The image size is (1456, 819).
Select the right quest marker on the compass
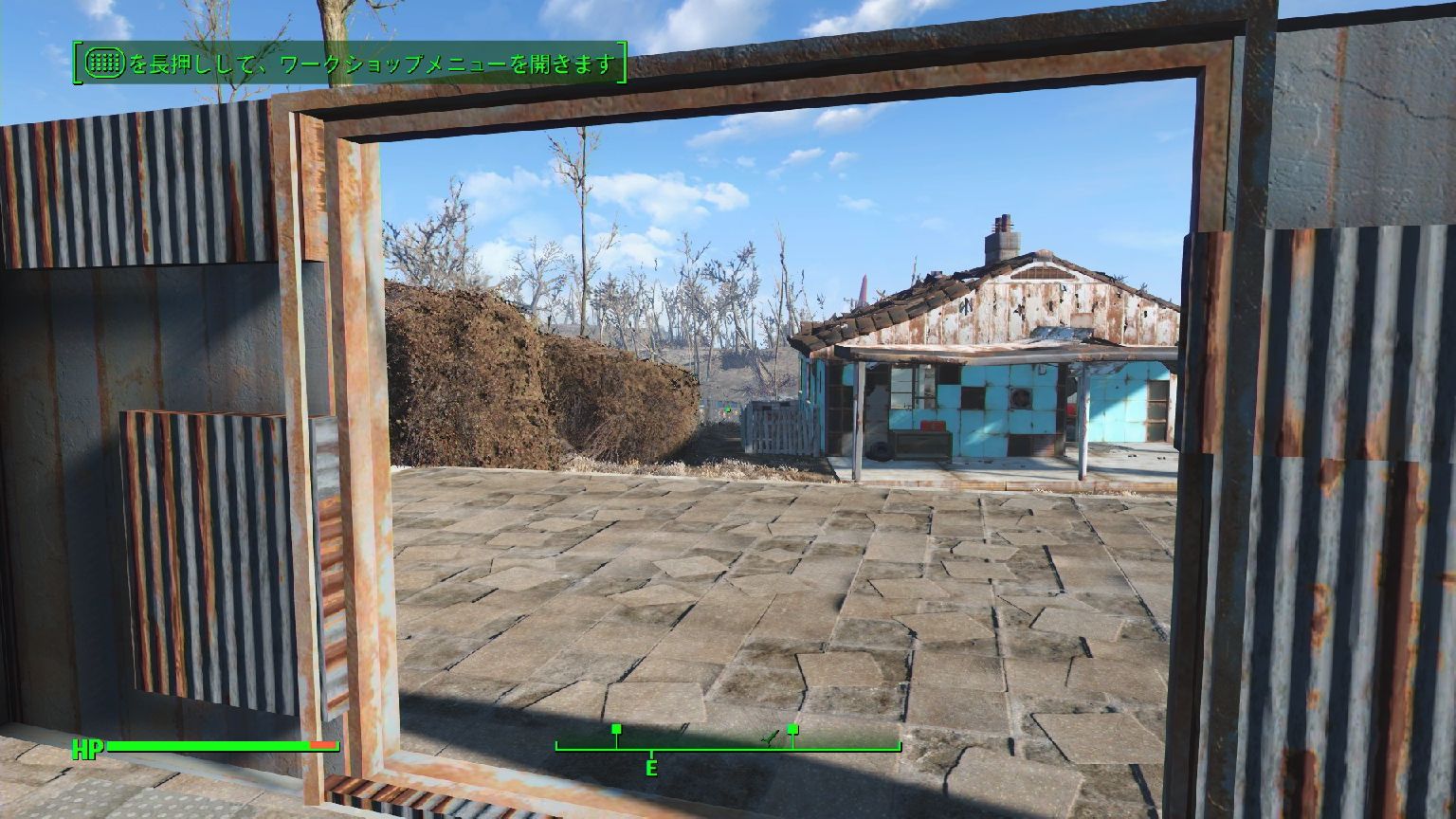792,729
